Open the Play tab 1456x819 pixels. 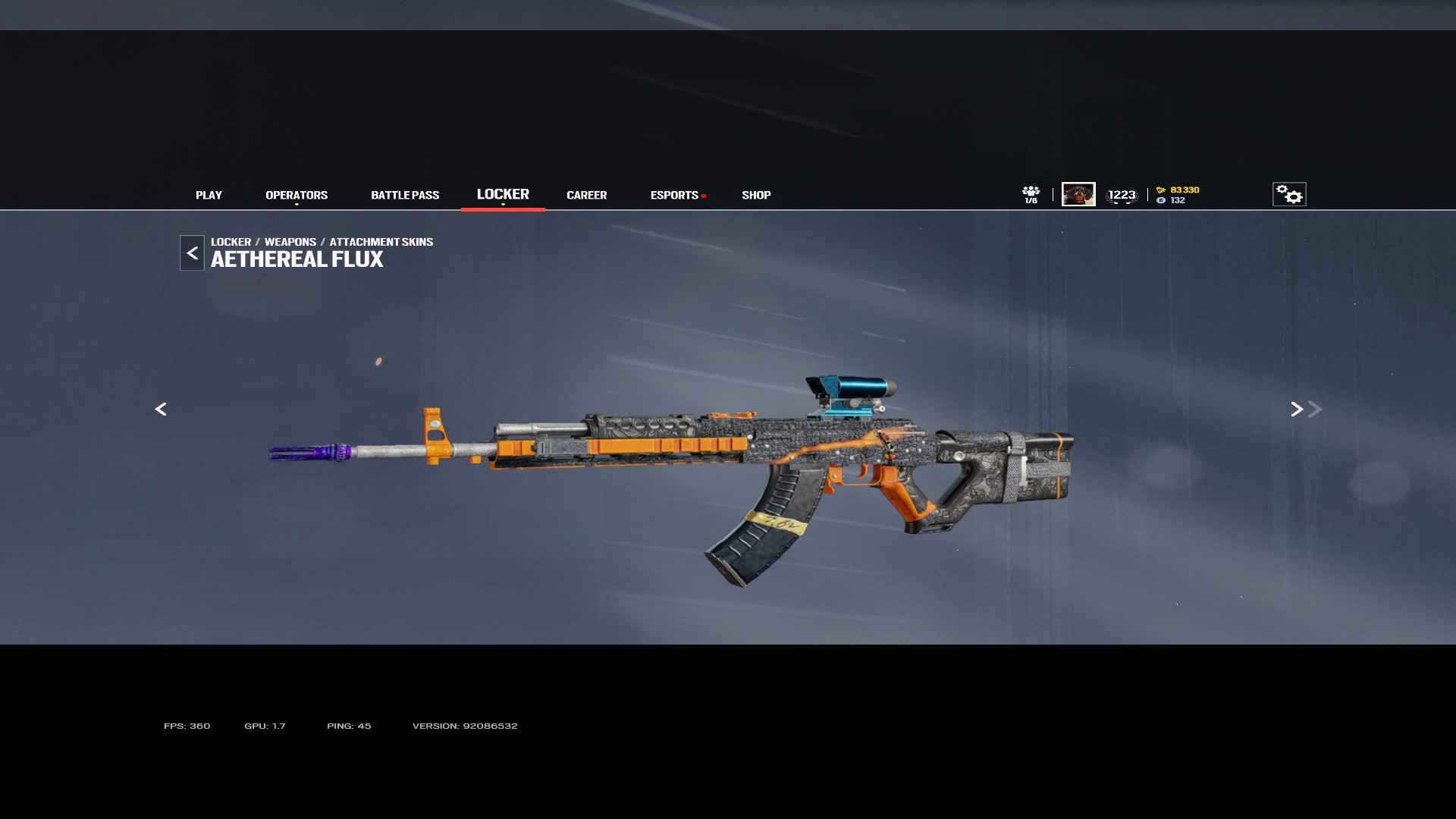(209, 195)
